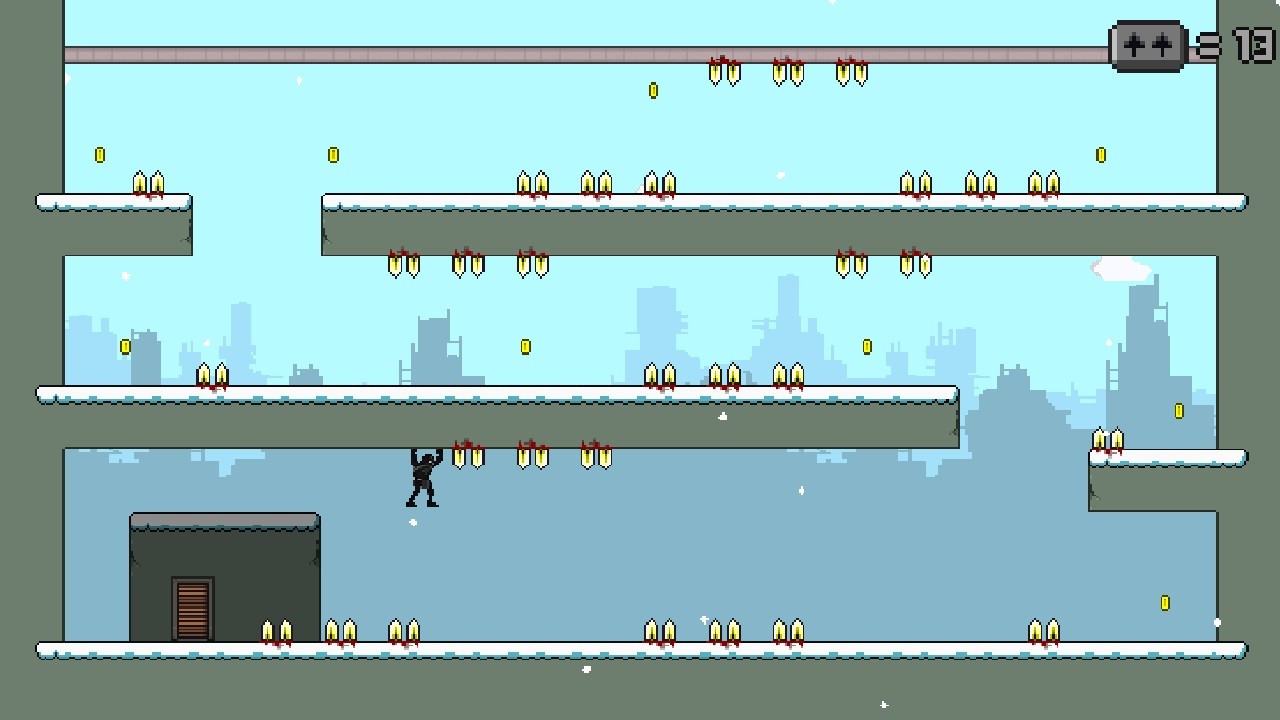Click the double-arrow jump counter icon
The image size is (1280, 720).
pyautogui.click(x=1148, y=45)
